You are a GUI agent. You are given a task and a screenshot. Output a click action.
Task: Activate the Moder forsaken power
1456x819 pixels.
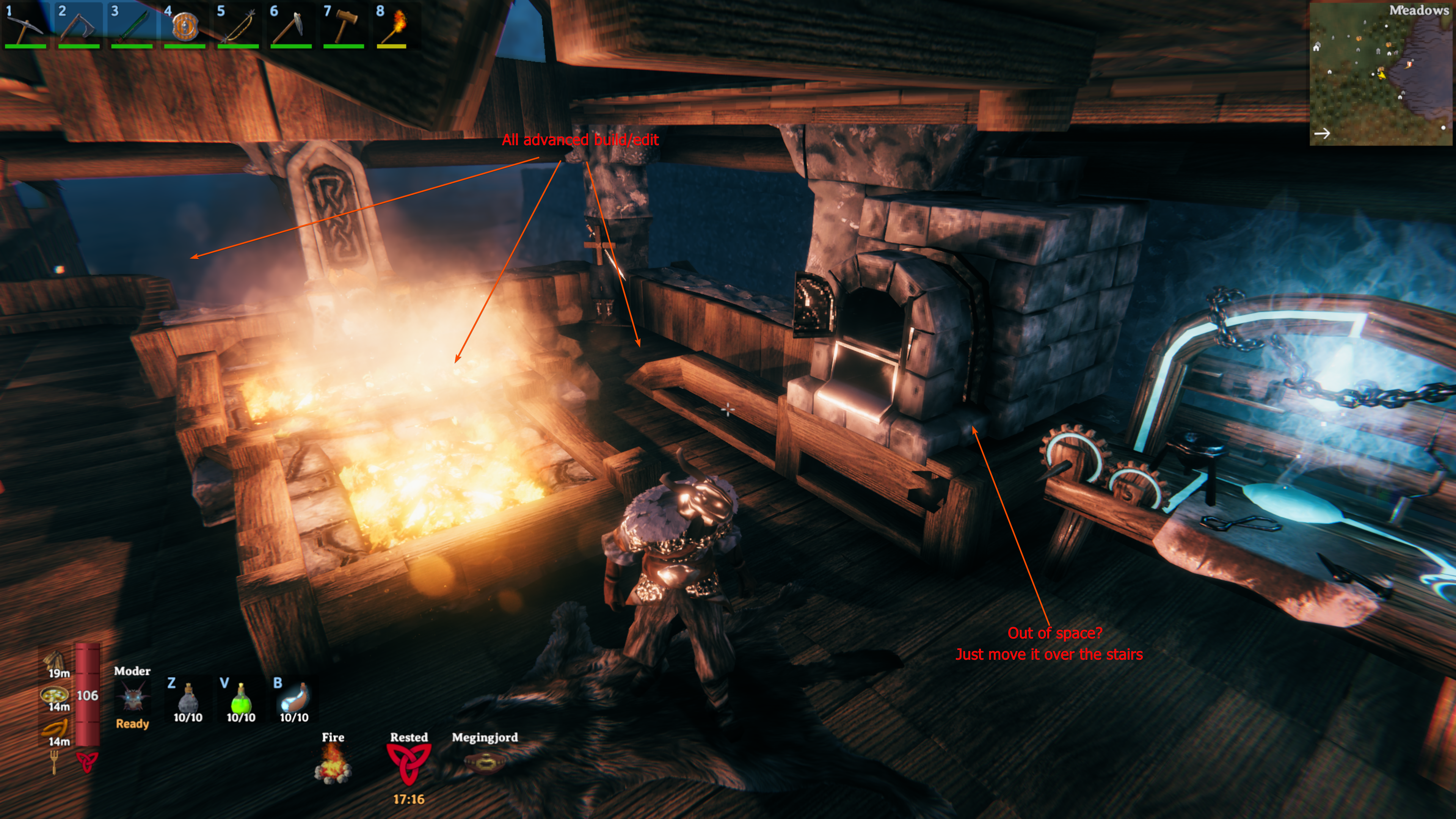click(132, 698)
